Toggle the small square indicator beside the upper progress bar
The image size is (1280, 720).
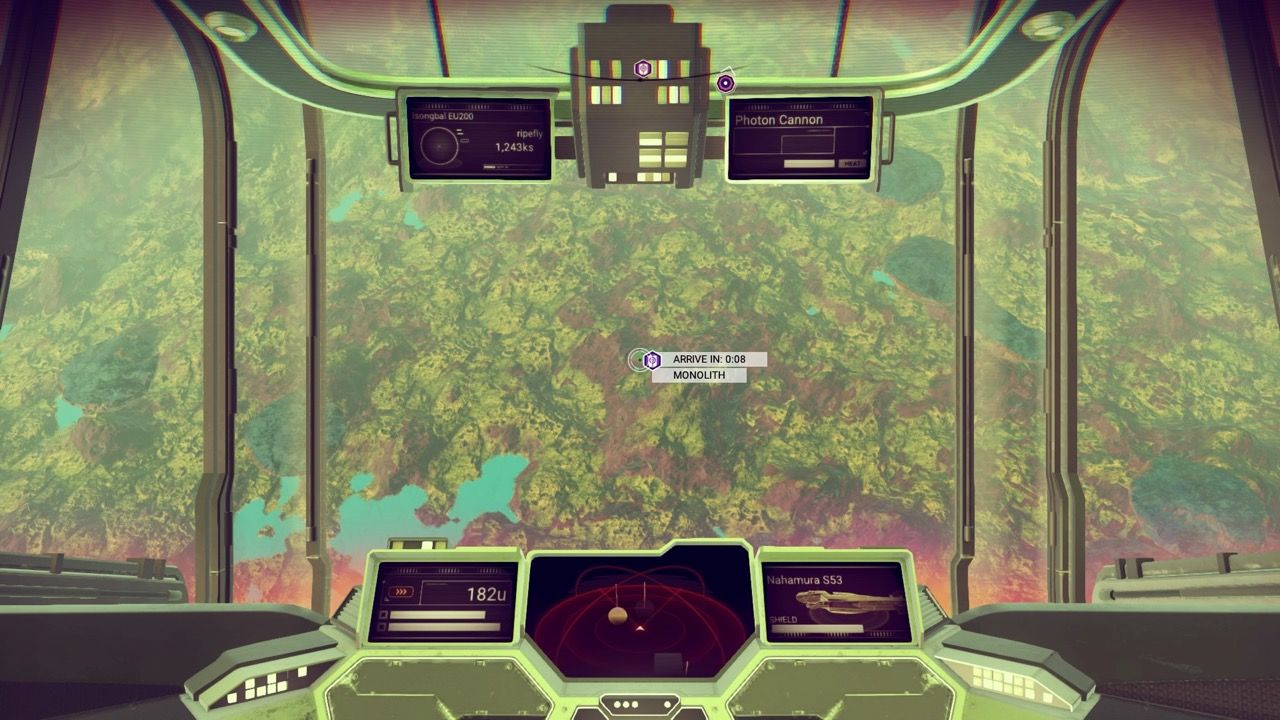pos(384,615)
